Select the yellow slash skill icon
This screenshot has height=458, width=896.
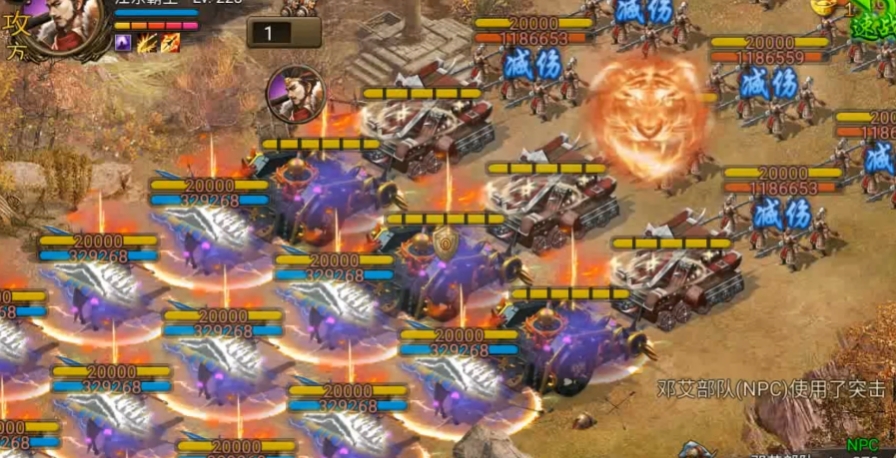tap(148, 42)
